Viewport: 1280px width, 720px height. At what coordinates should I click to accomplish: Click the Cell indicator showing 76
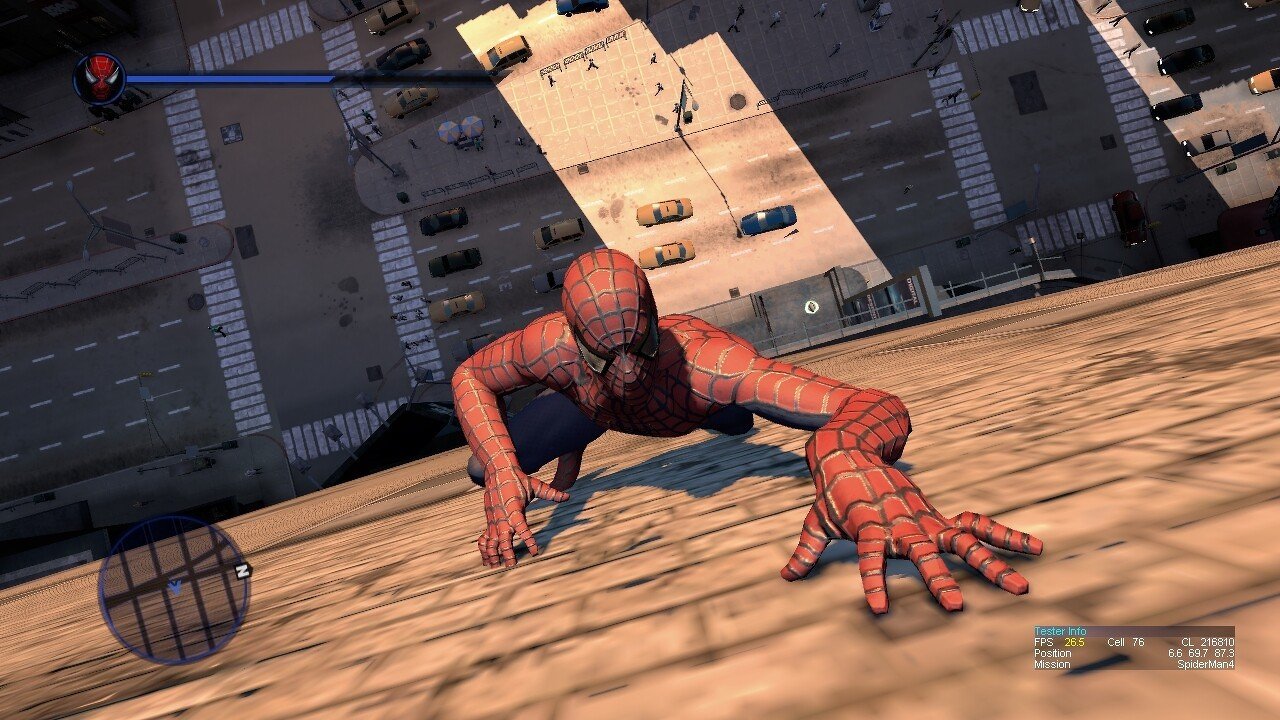[1125, 641]
